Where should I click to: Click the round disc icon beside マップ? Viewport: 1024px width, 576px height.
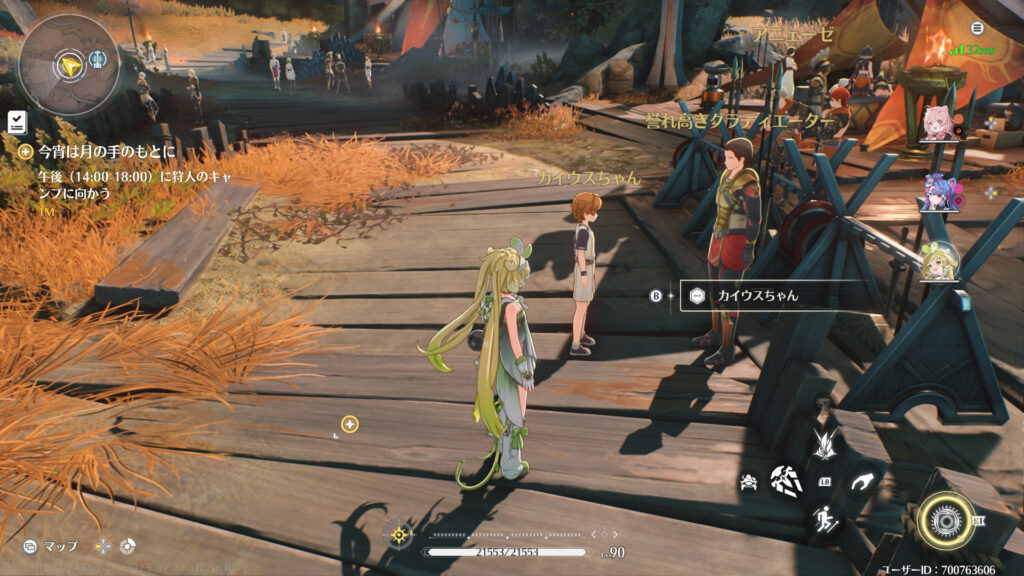pyautogui.click(x=127, y=547)
